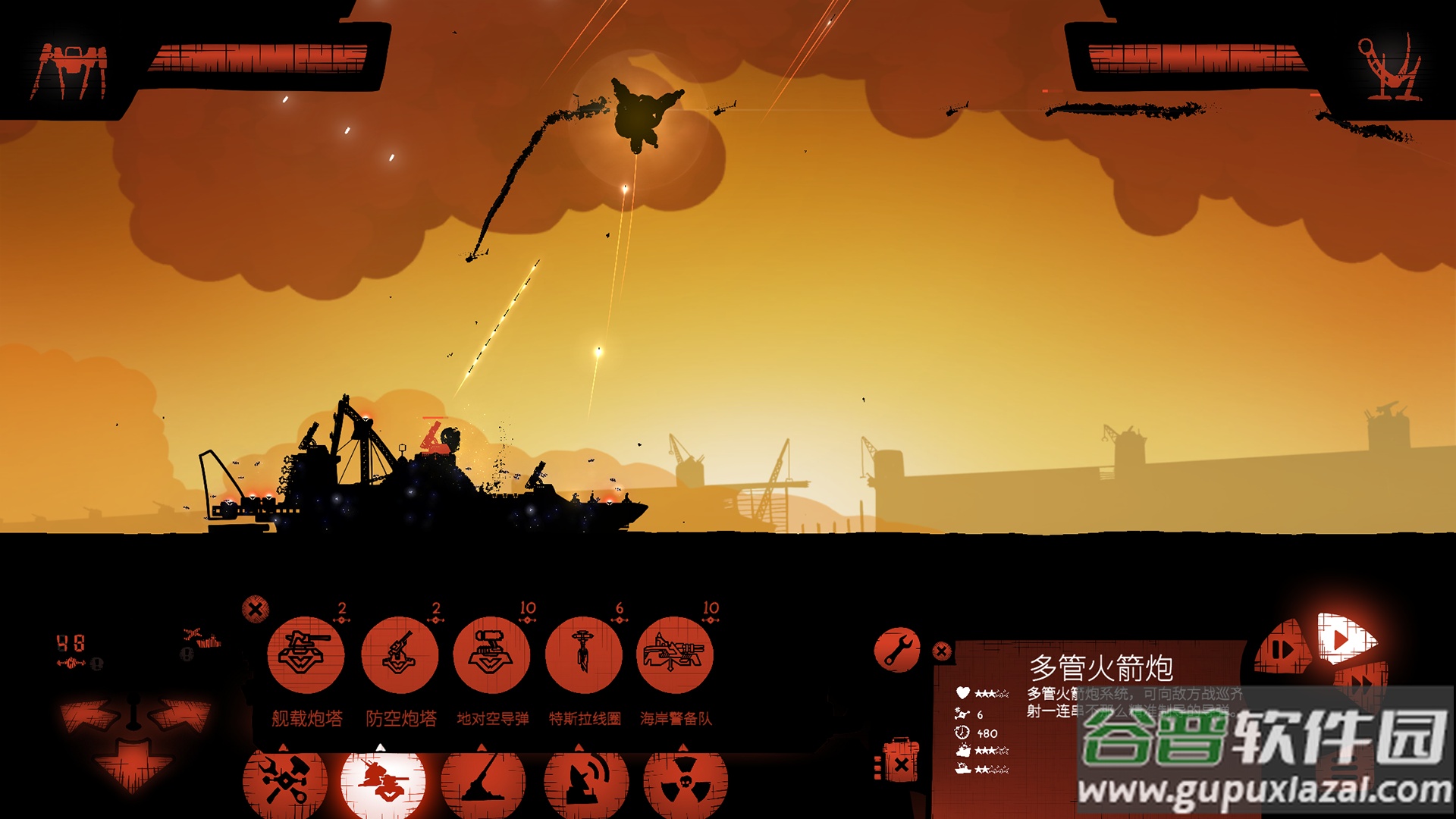Select the 舰载炮塔 ship turret
This screenshot has height=819, width=1456.
tap(306, 655)
